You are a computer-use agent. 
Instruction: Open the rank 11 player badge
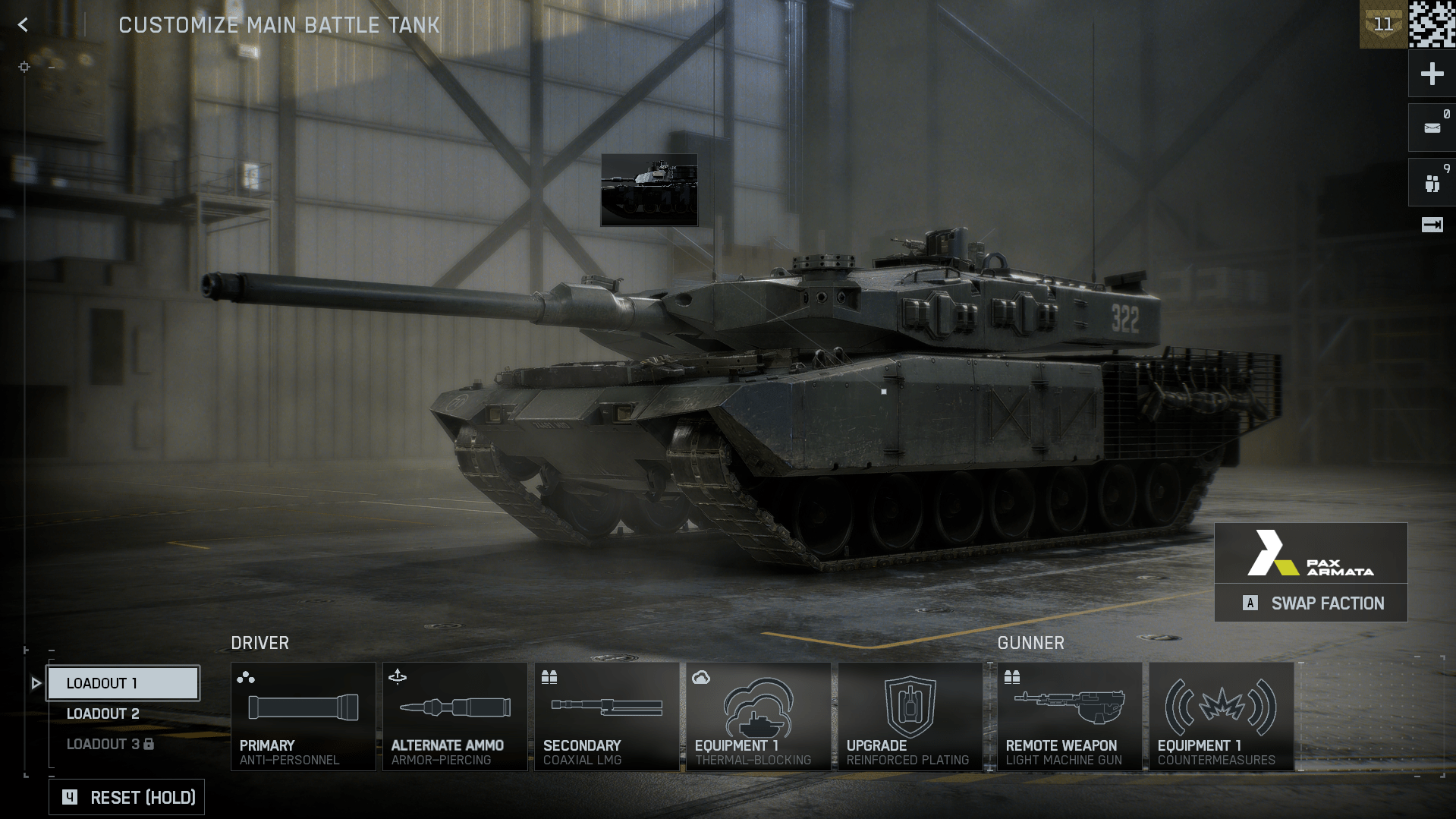1383,25
